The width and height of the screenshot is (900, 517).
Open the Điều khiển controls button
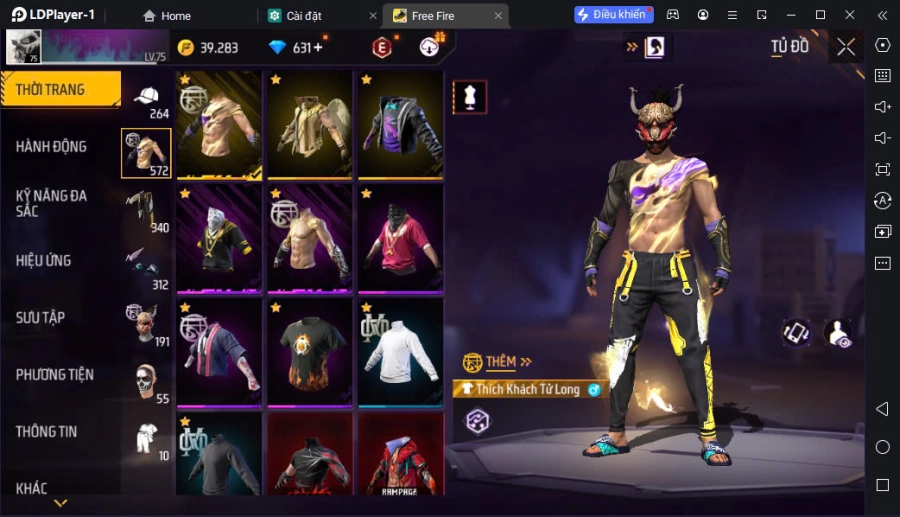(x=614, y=15)
